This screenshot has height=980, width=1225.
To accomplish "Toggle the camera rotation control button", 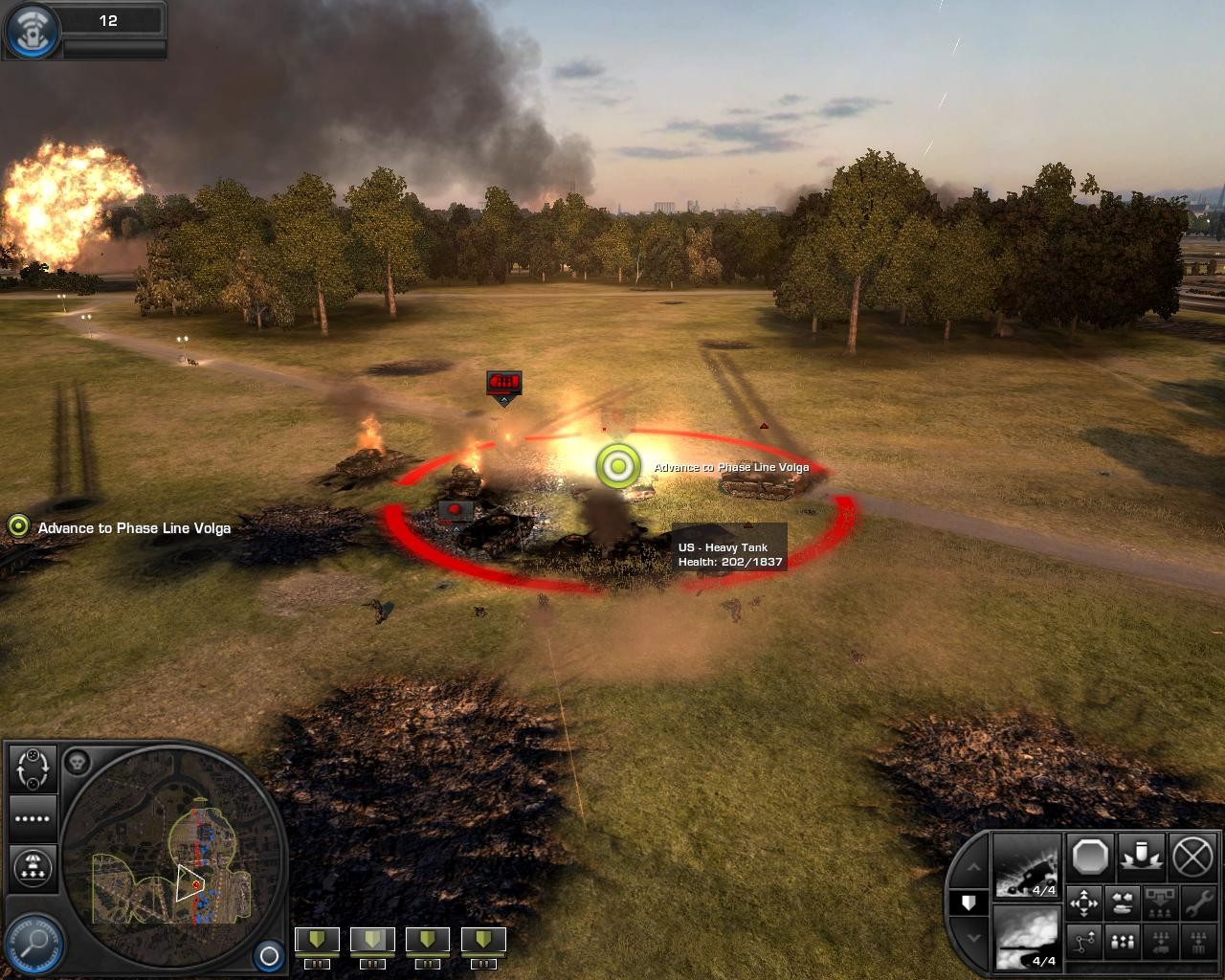I will click(33, 768).
